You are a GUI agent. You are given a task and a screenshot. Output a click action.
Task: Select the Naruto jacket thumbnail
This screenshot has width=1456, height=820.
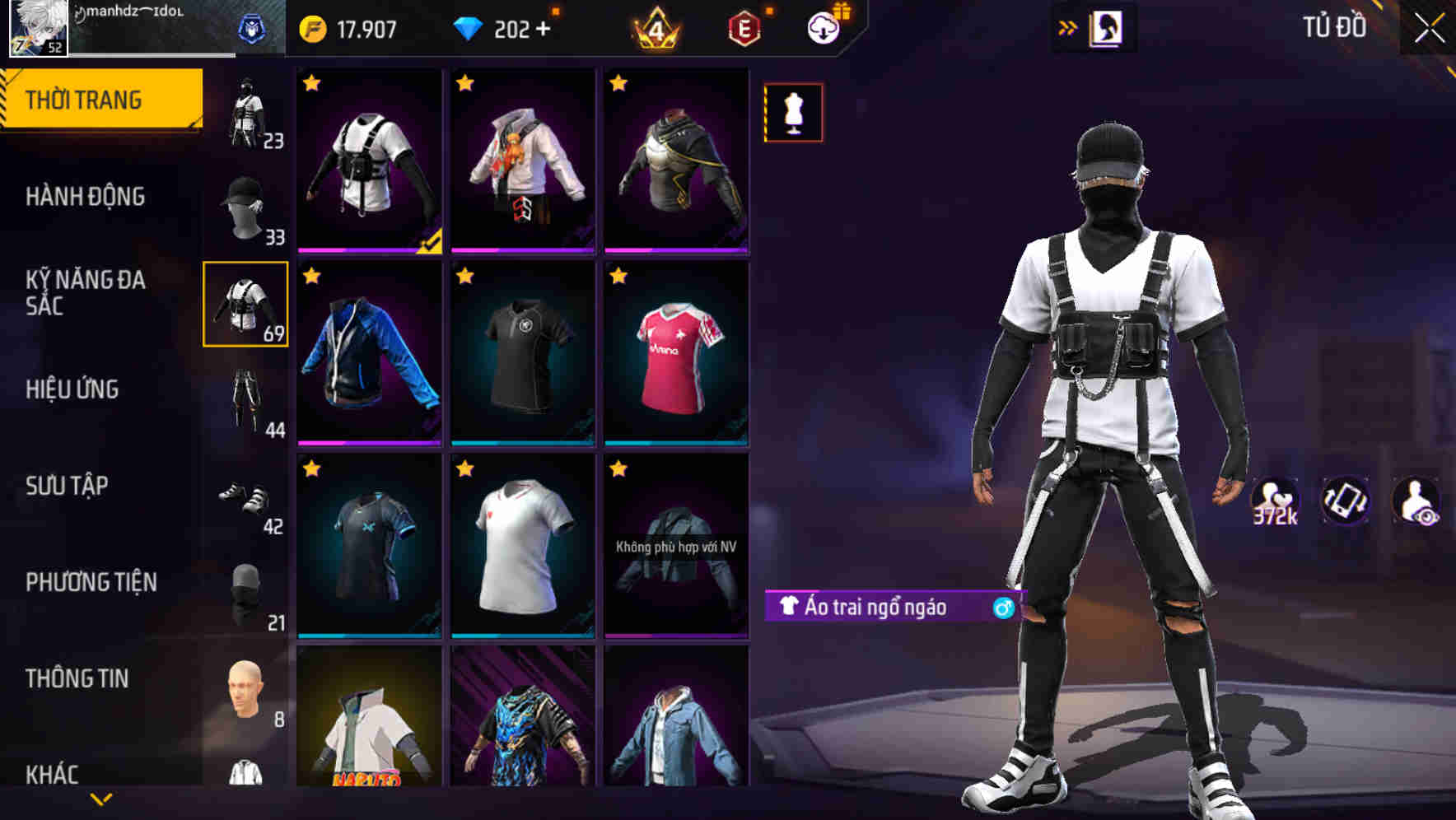[371, 733]
